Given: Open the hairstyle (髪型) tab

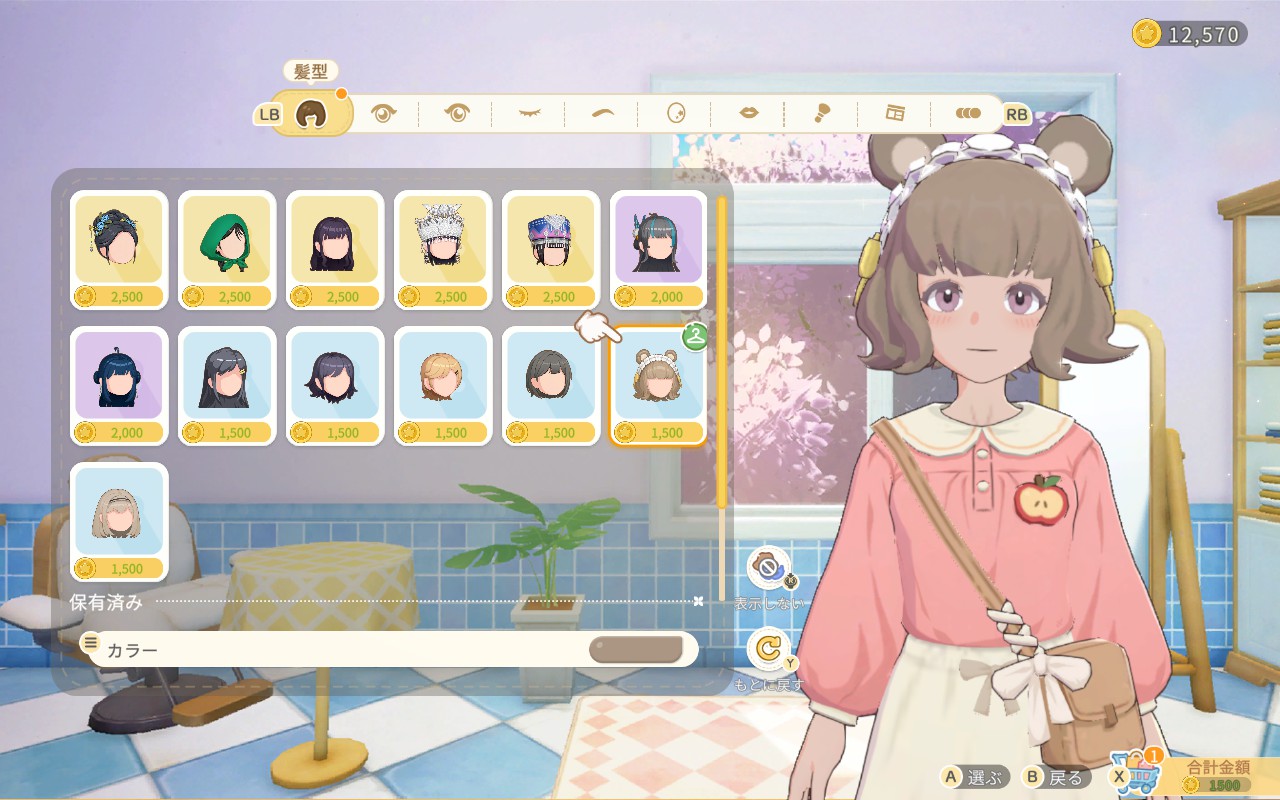Looking at the screenshot, I should [x=312, y=113].
